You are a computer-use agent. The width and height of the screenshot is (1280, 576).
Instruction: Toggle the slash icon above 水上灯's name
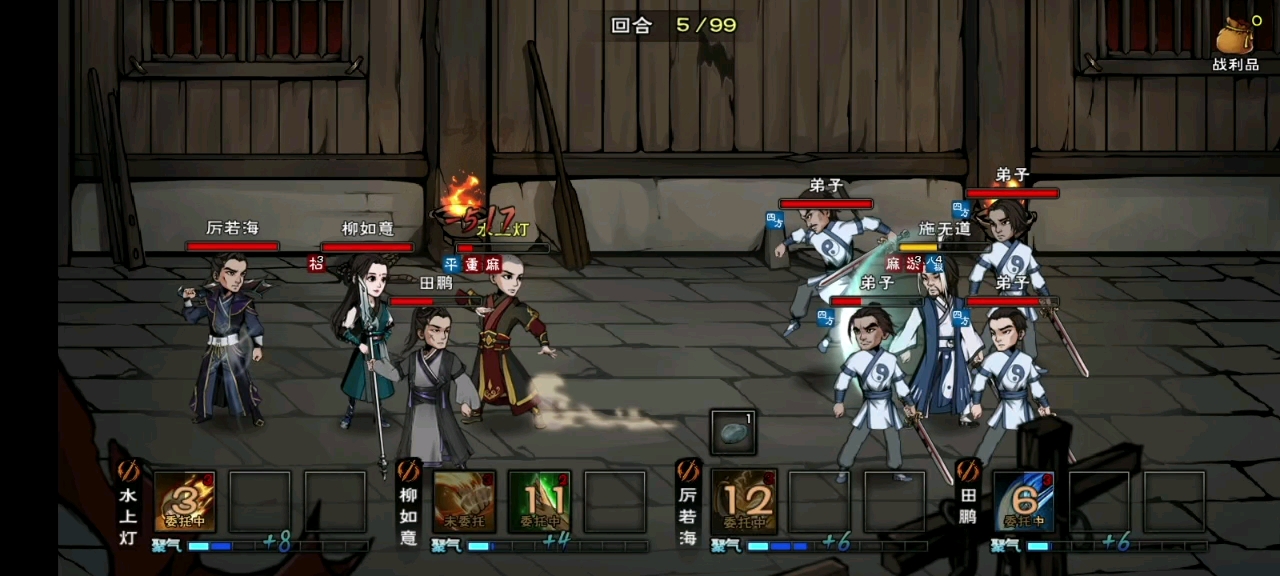pyautogui.click(x=128, y=471)
